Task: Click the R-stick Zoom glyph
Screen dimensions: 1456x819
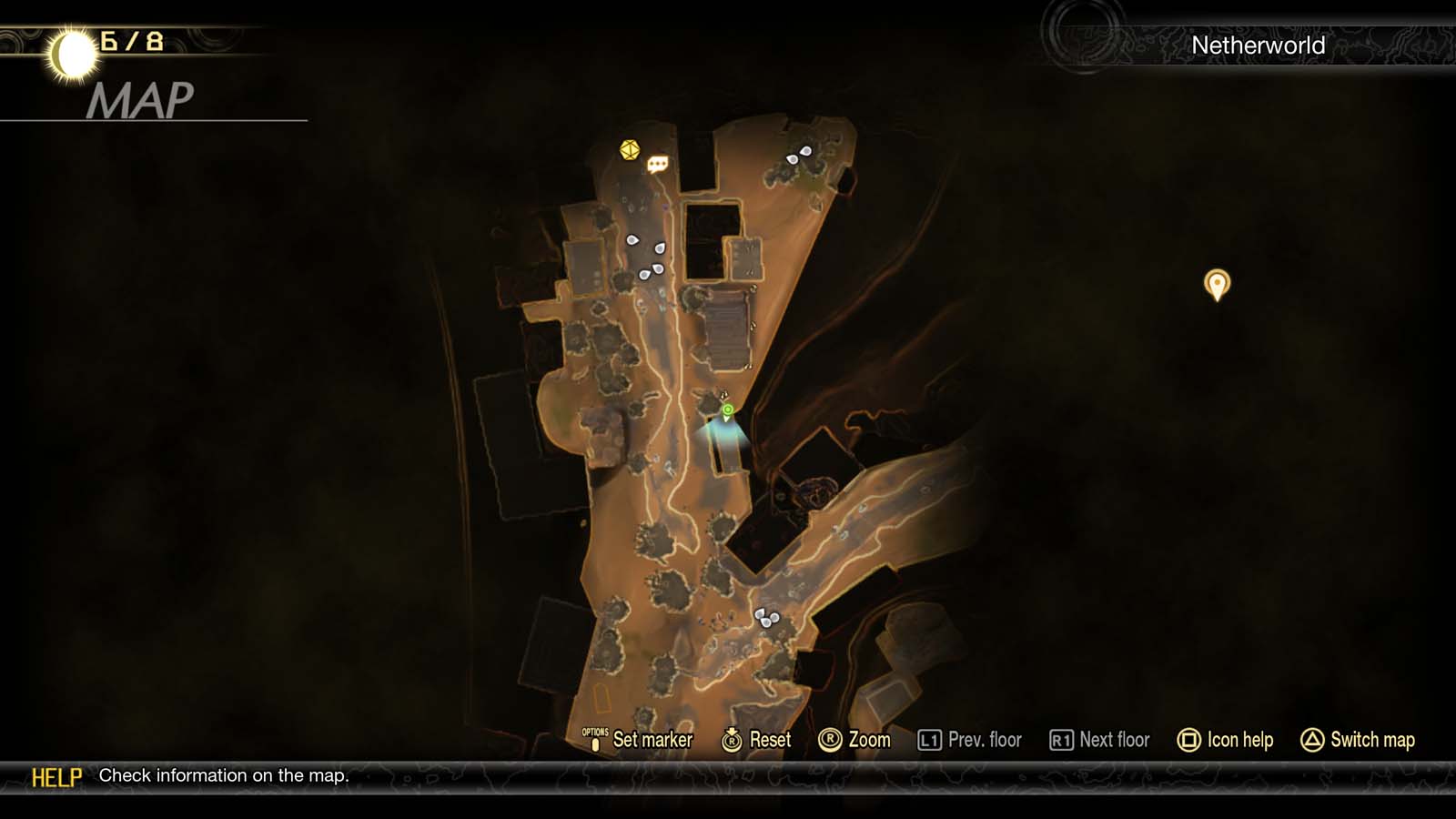Action: click(x=833, y=740)
